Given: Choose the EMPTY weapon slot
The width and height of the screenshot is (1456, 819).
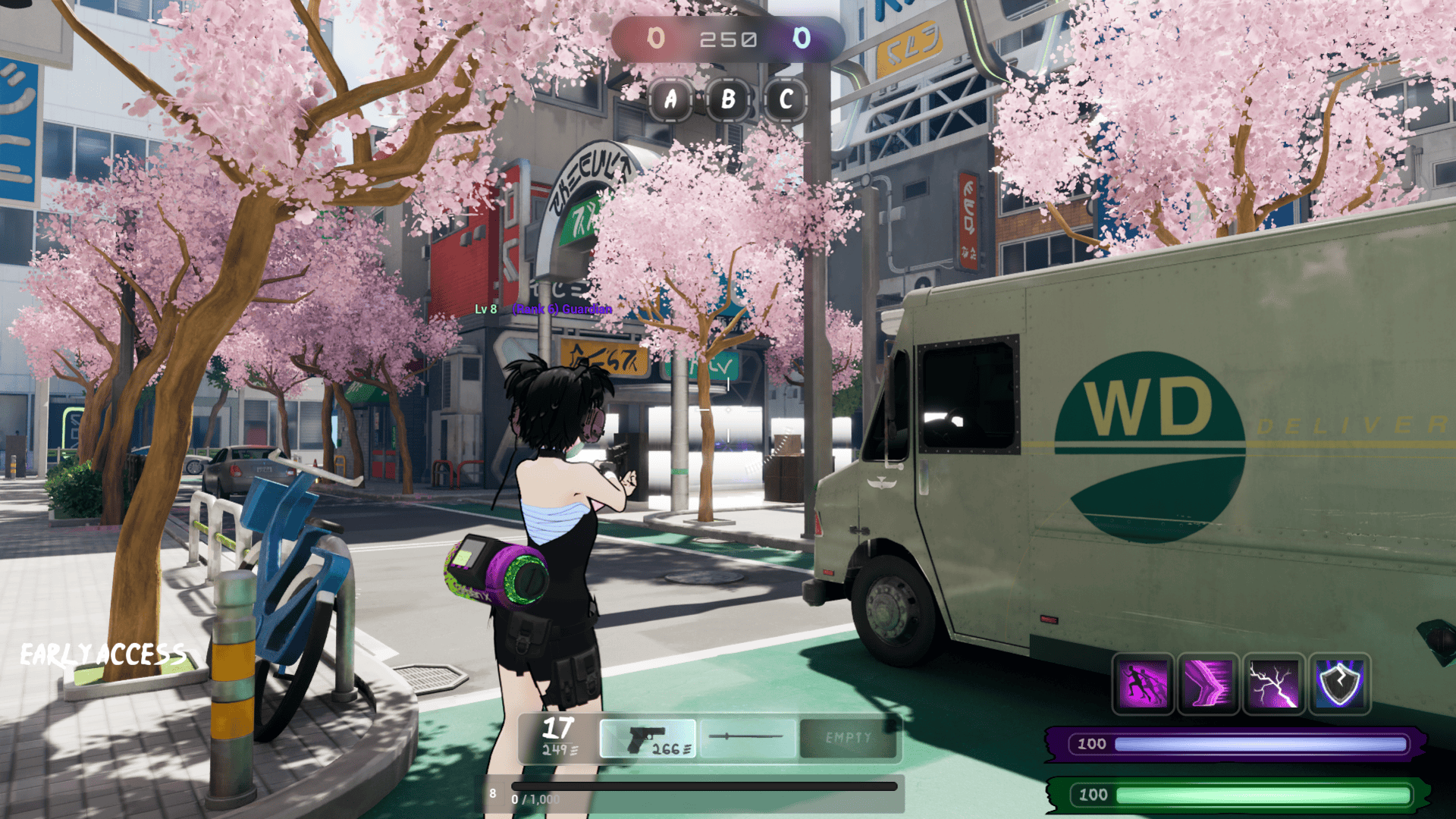Looking at the screenshot, I should point(848,739).
